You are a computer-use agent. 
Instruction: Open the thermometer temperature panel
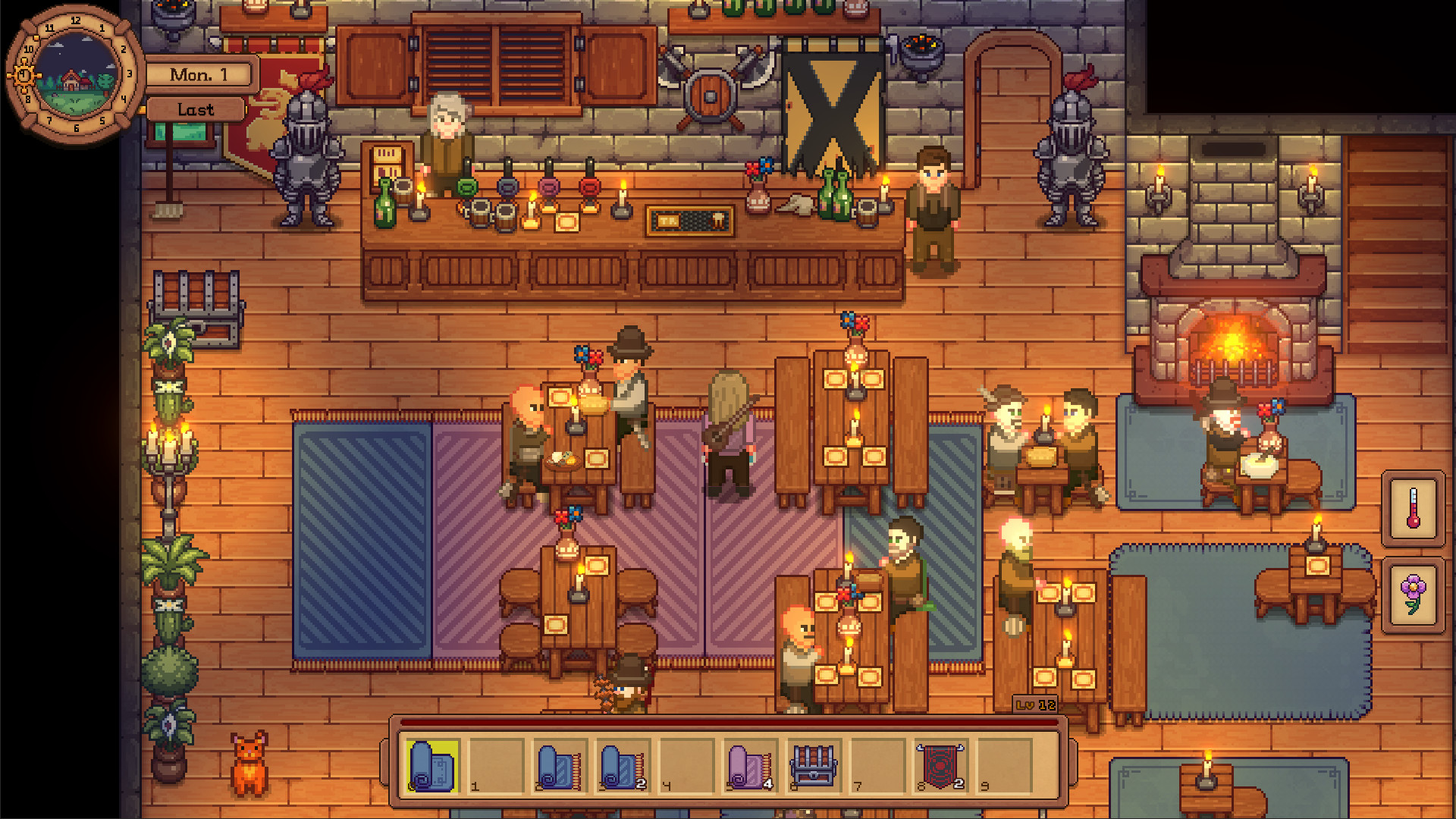click(1413, 508)
